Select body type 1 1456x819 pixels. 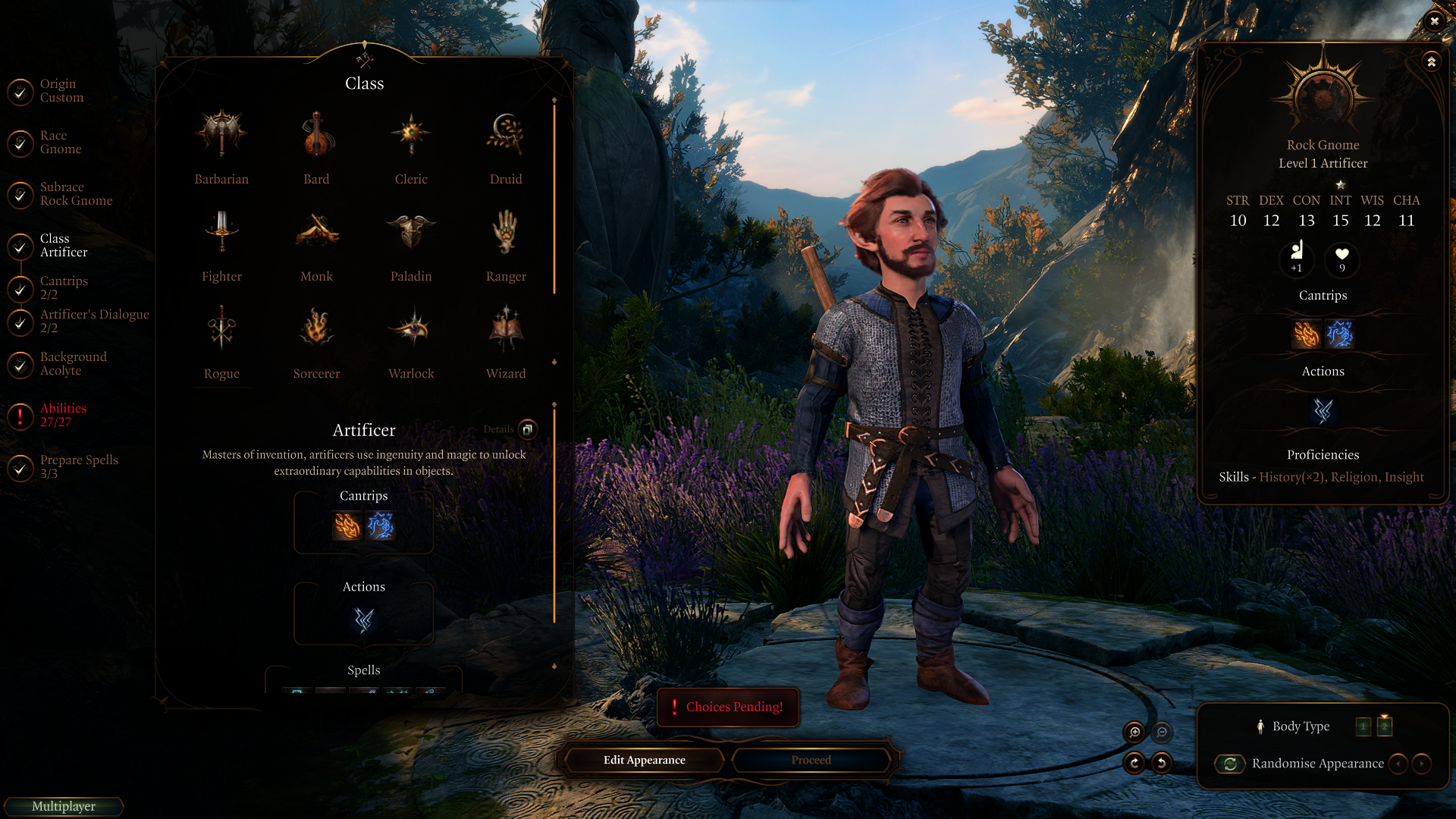[1363, 726]
